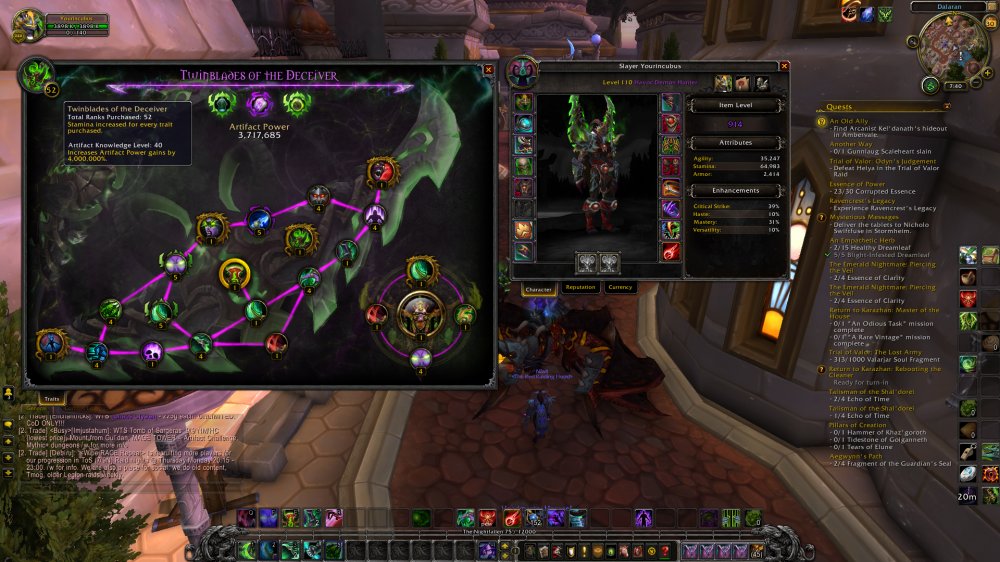This screenshot has width=1000, height=562.
Task: Open the Traits tab under the artifact window
Action: [50, 398]
